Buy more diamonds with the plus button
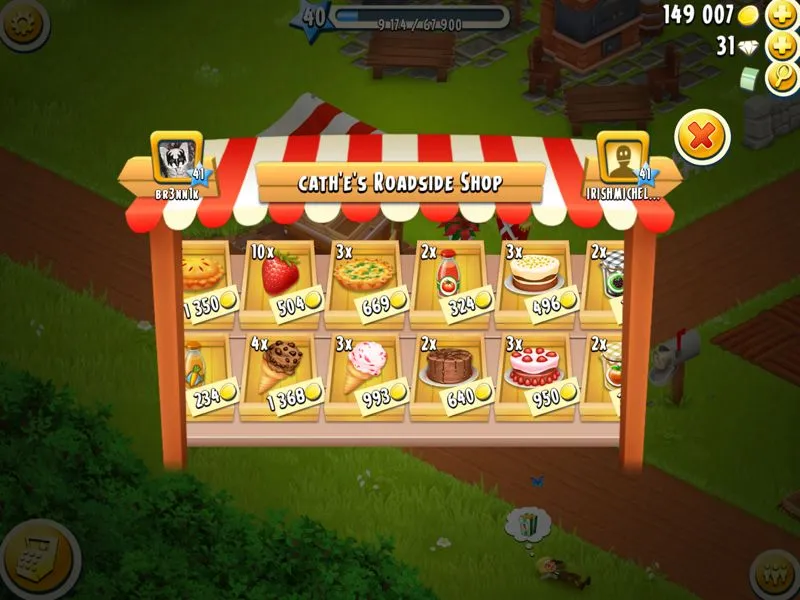The image size is (800, 600). 781,46
